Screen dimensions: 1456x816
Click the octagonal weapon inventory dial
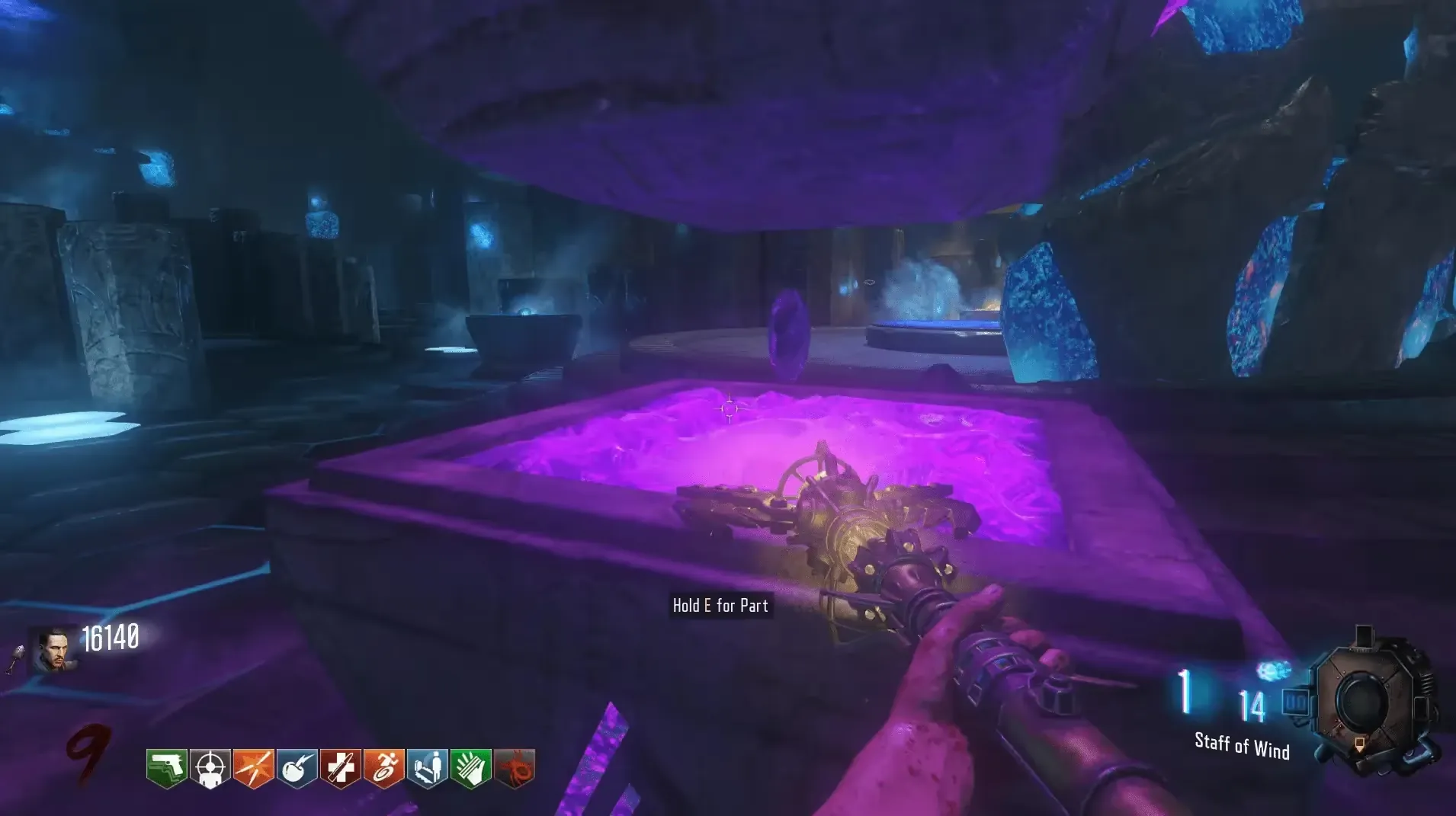pyautogui.click(x=1365, y=701)
